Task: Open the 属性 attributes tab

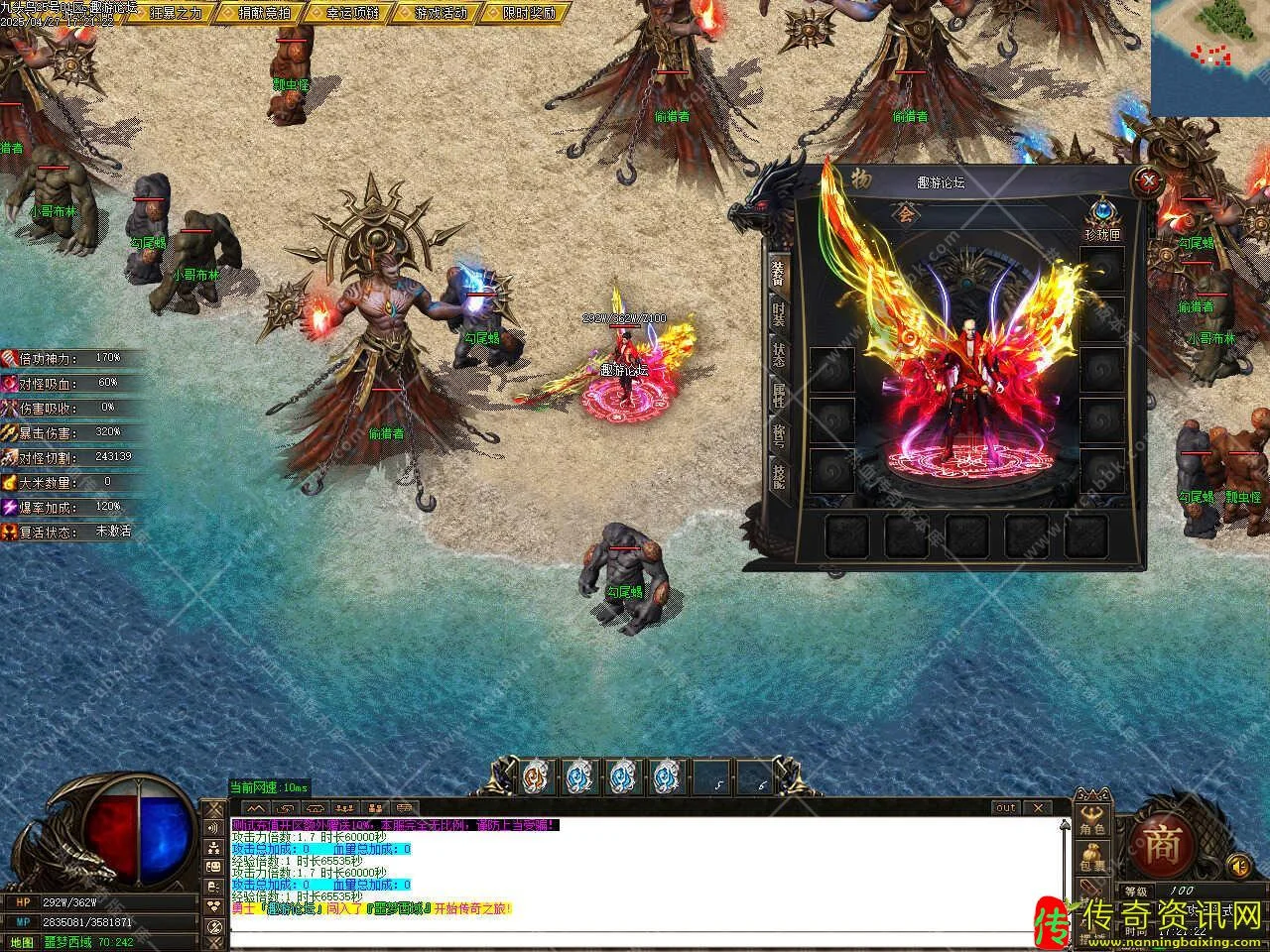Action: point(778,395)
